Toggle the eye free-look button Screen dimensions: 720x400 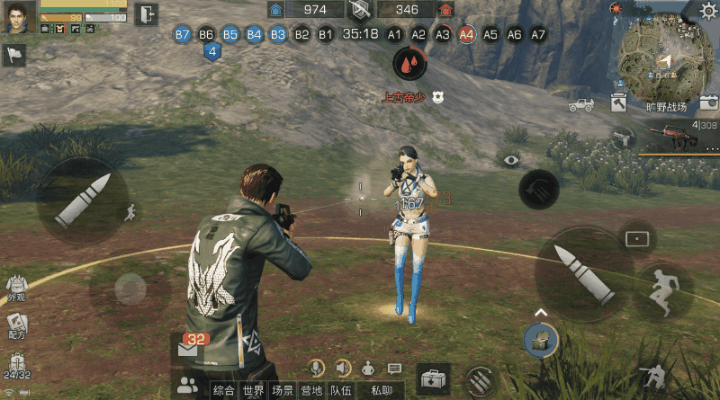pyautogui.click(x=512, y=159)
